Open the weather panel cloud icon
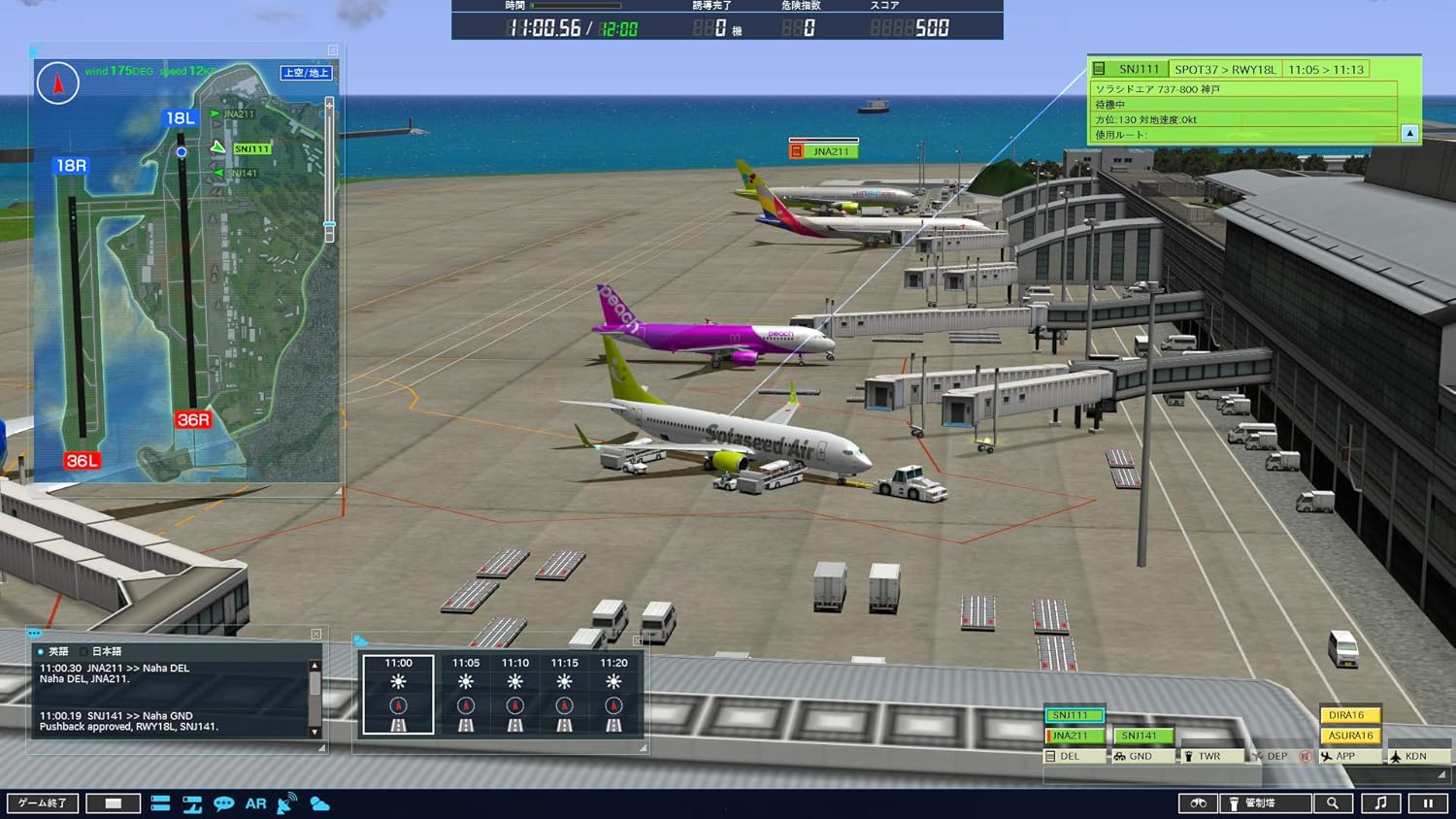This screenshot has width=1456, height=819. (317, 803)
